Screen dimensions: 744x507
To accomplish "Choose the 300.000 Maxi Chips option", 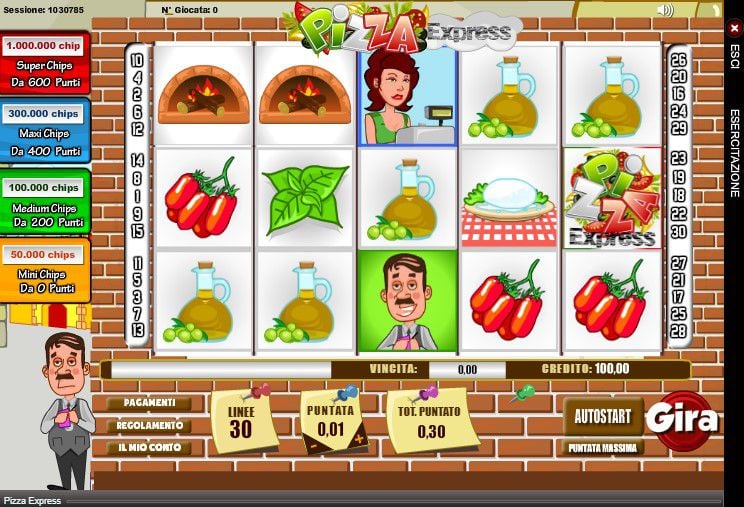I will (x=44, y=131).
